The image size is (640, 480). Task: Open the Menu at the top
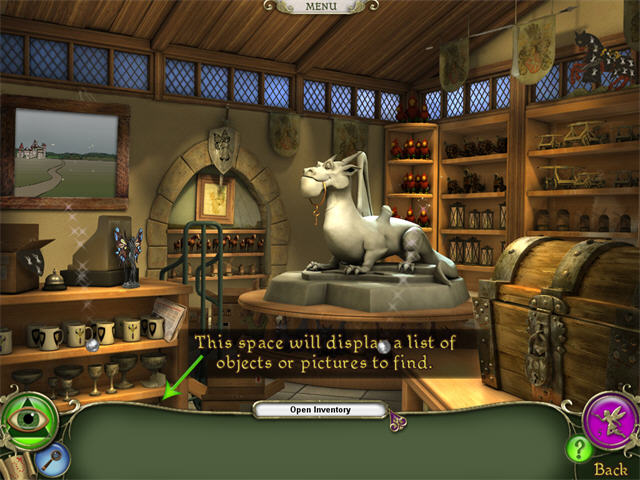tap(321, 7)
